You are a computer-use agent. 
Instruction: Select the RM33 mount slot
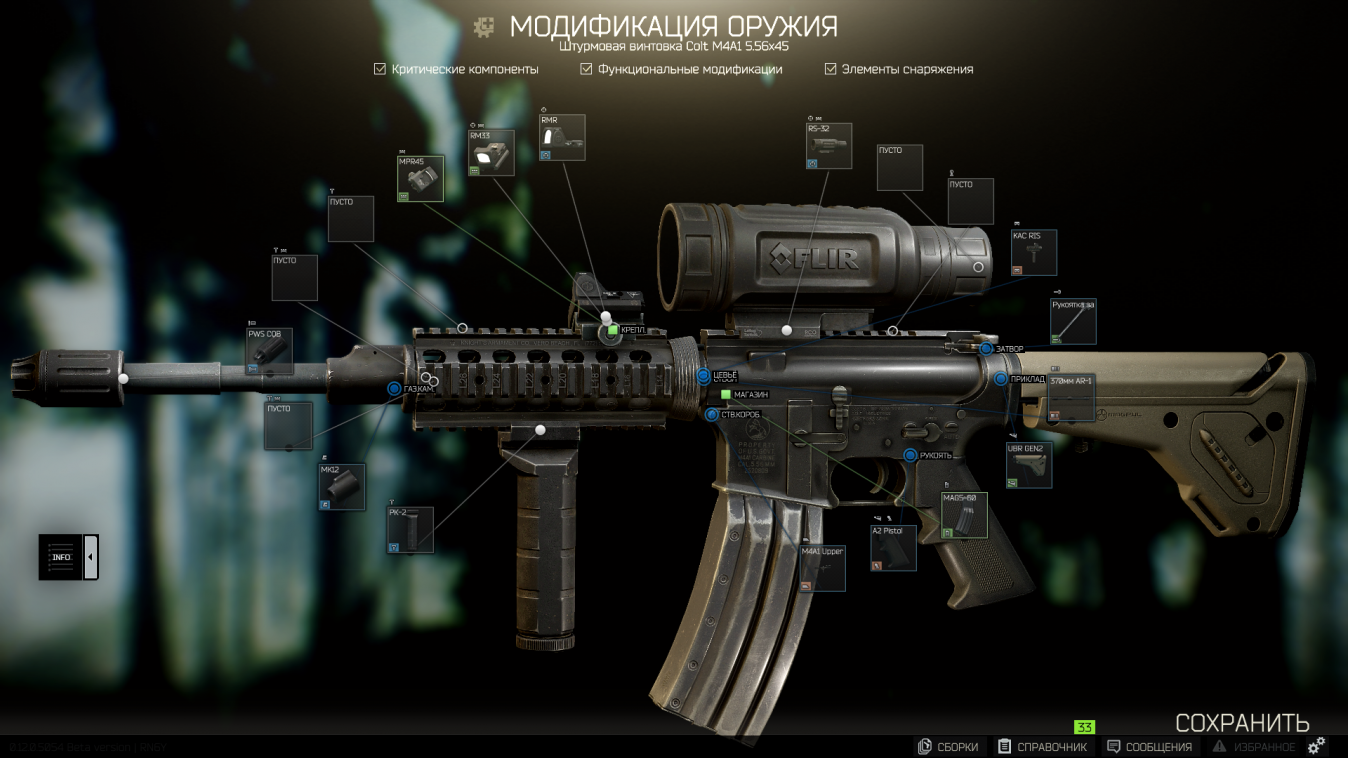coord(492,153)
